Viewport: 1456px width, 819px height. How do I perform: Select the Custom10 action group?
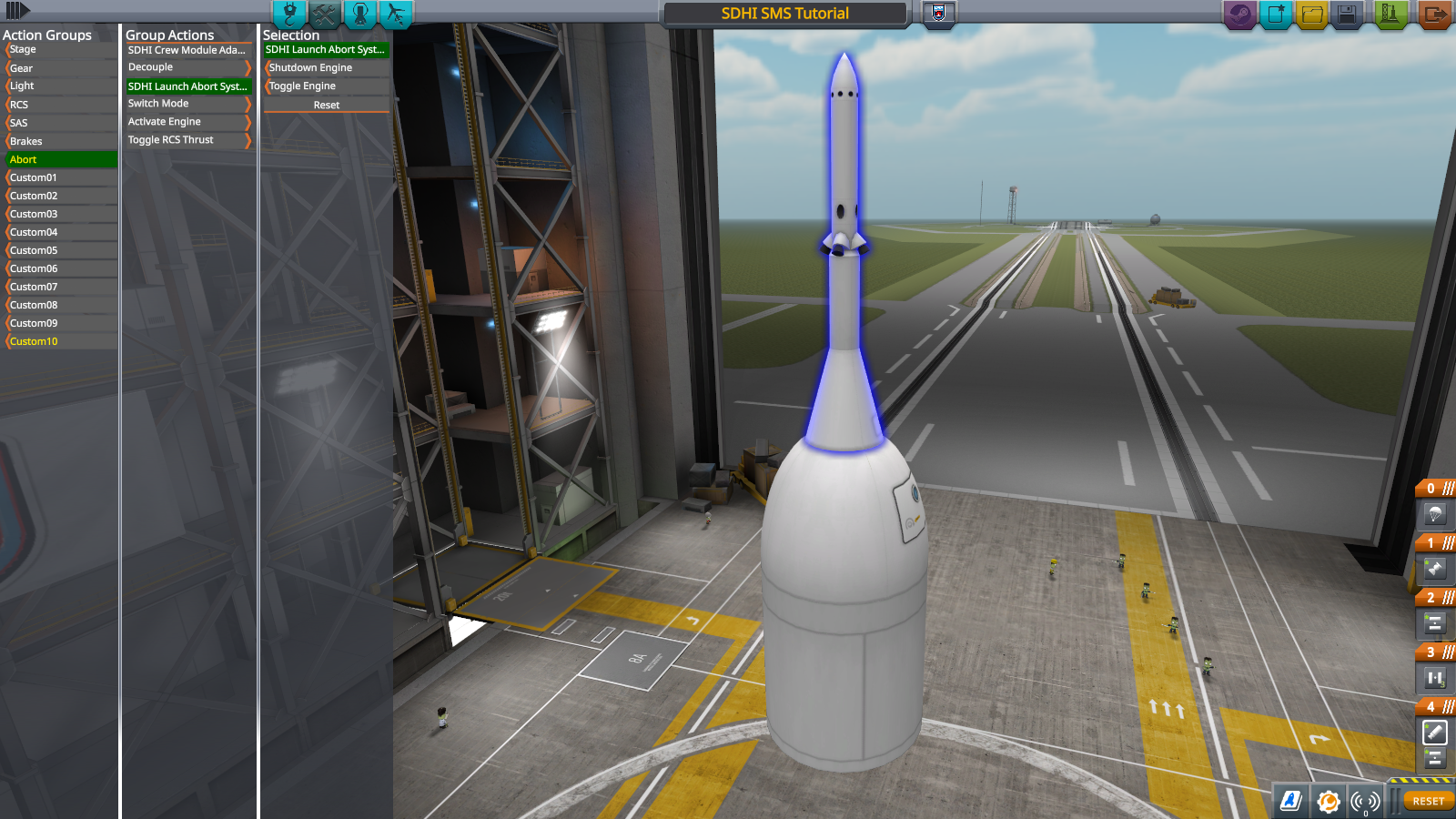[60, 341]
